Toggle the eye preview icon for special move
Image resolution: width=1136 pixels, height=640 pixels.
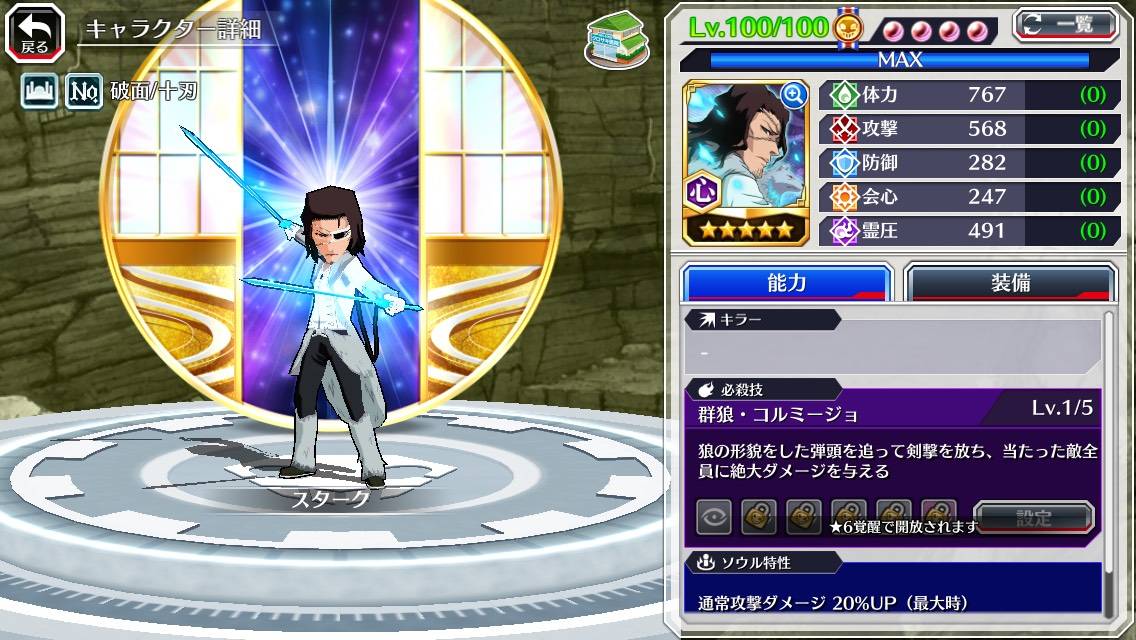click(714, 518)
